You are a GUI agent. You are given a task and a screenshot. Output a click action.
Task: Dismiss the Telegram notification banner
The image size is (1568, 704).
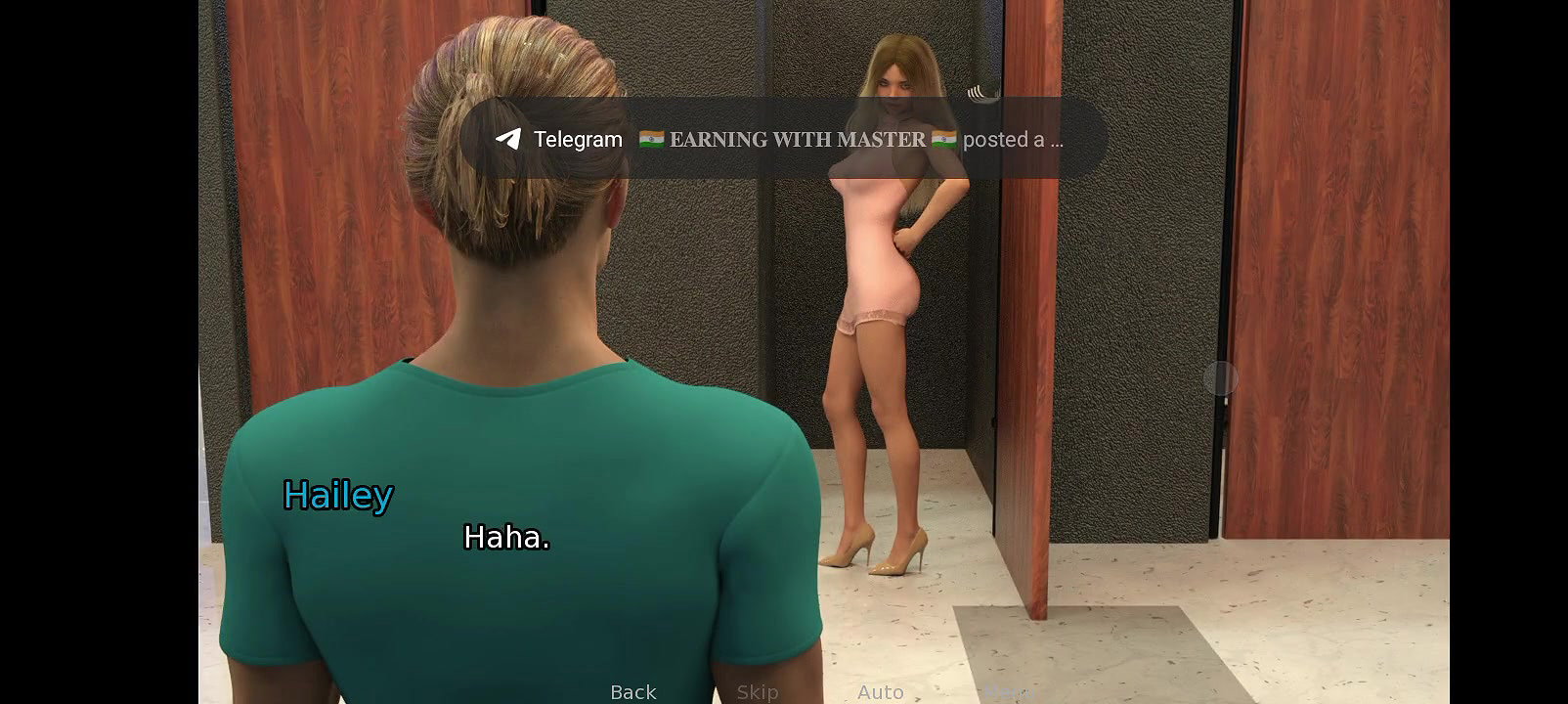[x=782, y=139]
